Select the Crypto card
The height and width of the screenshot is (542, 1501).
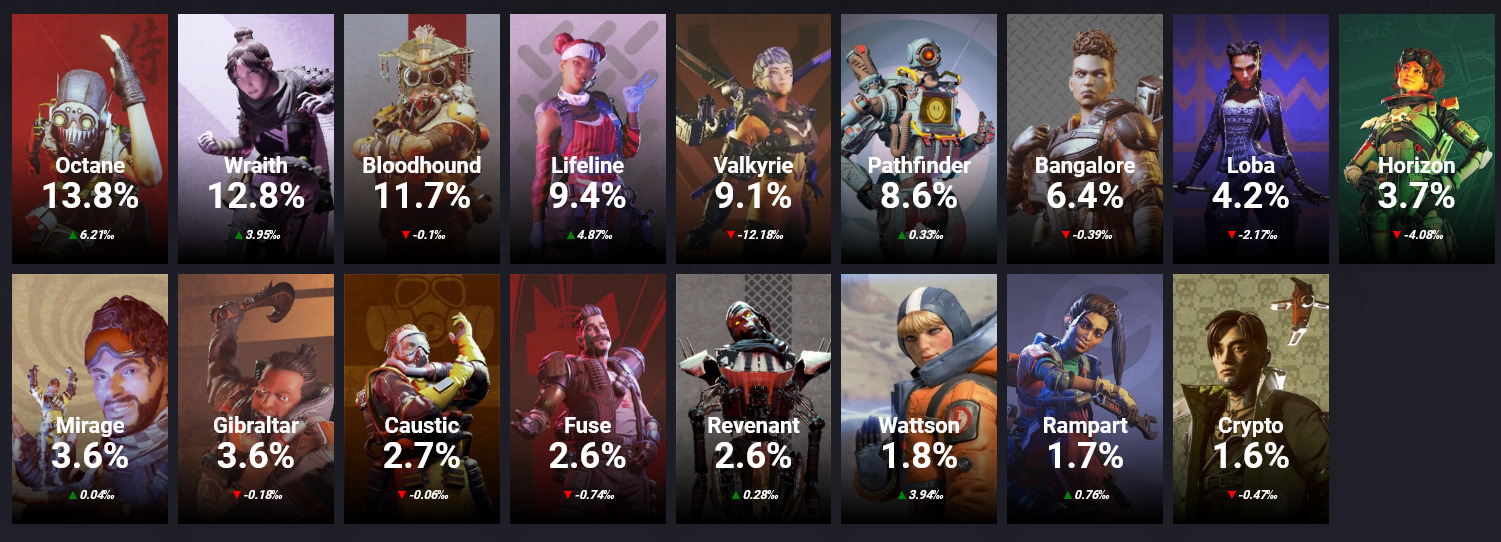coord(1251,398)
